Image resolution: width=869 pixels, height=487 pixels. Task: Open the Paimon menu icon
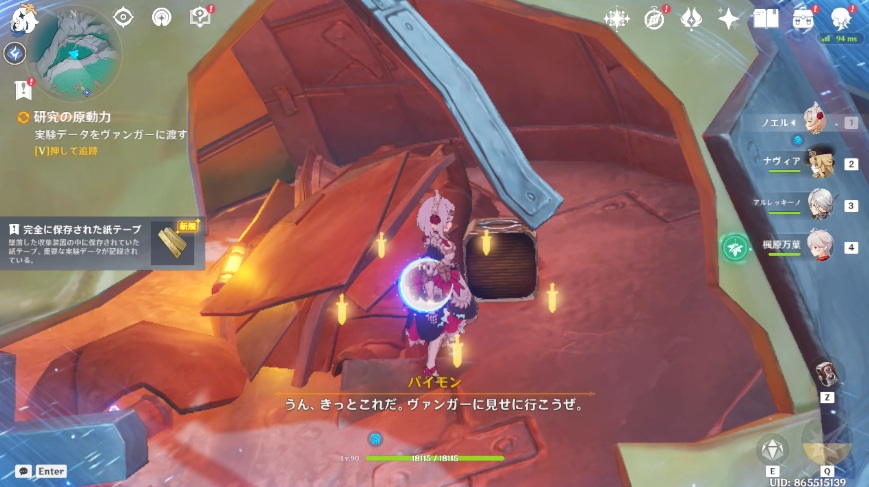[23, 17]
